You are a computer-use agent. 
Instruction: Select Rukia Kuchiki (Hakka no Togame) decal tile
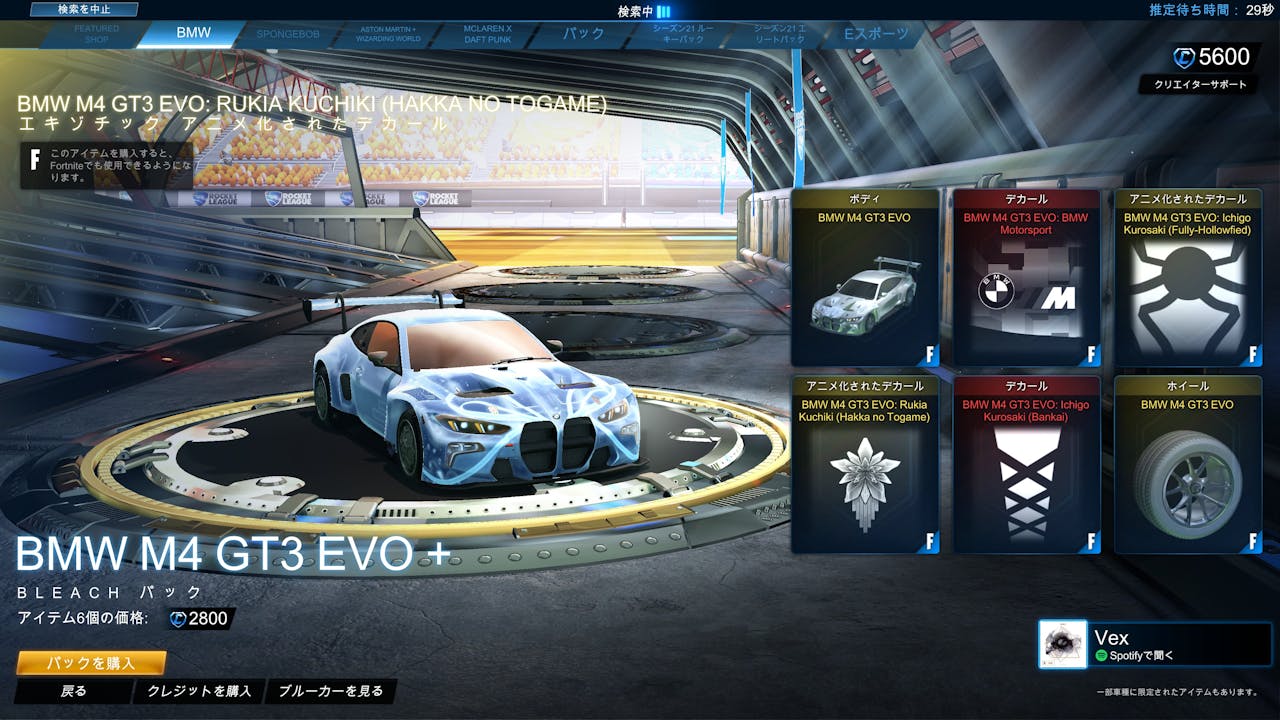(864, 464)
